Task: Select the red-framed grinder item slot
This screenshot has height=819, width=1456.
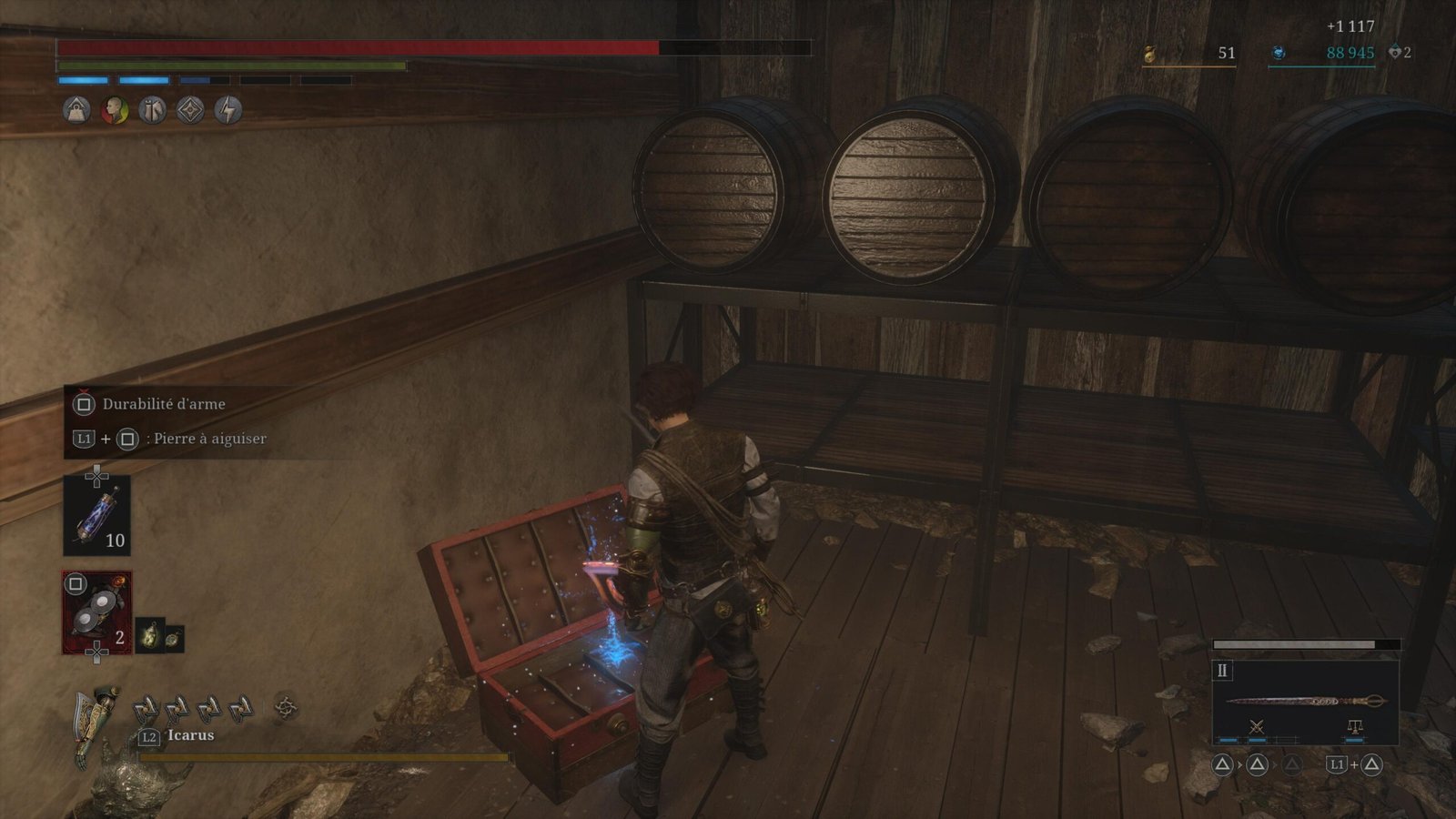Action: coord(96,612)
